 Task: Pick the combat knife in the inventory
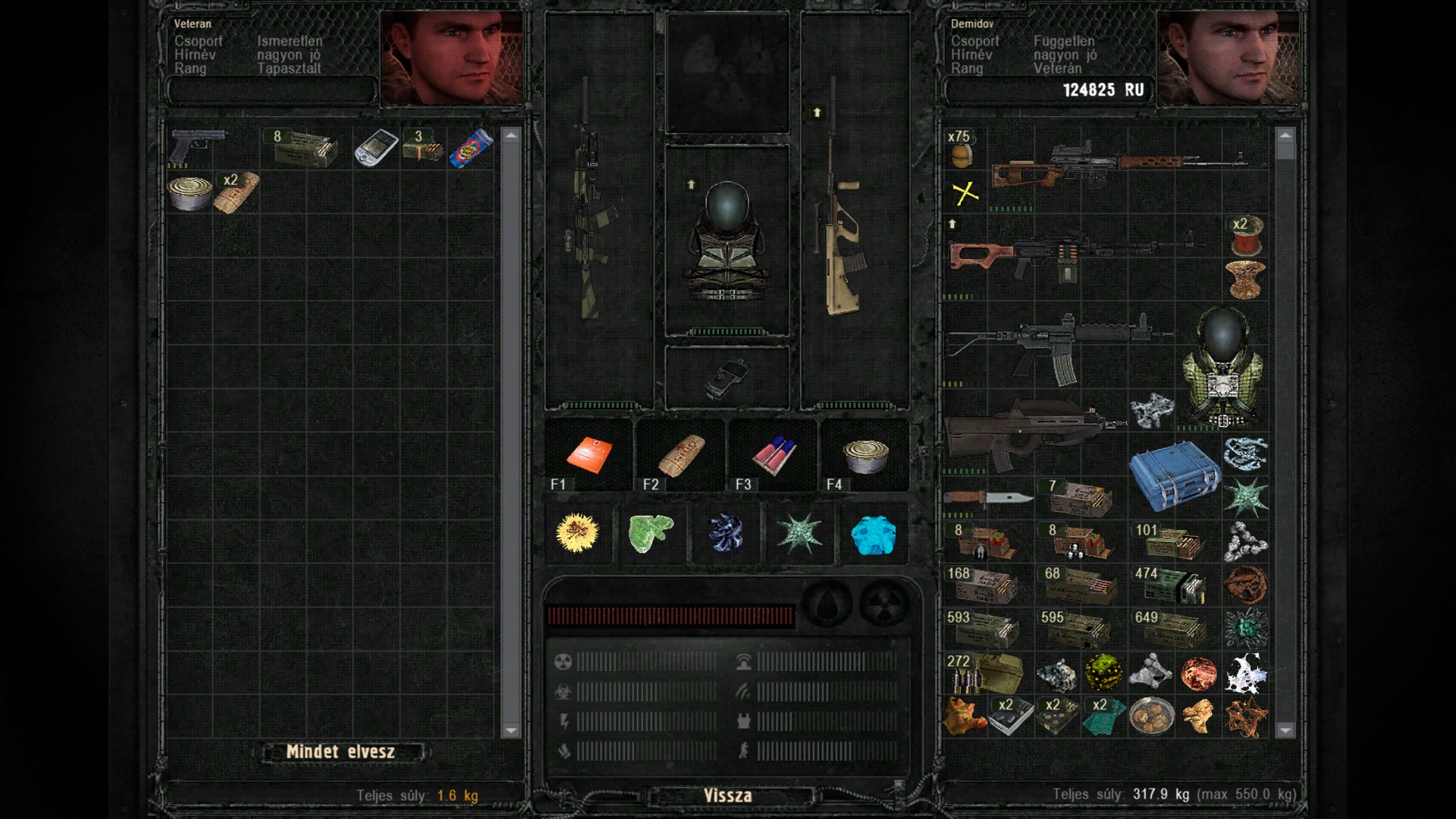click(x=987, y=497)
